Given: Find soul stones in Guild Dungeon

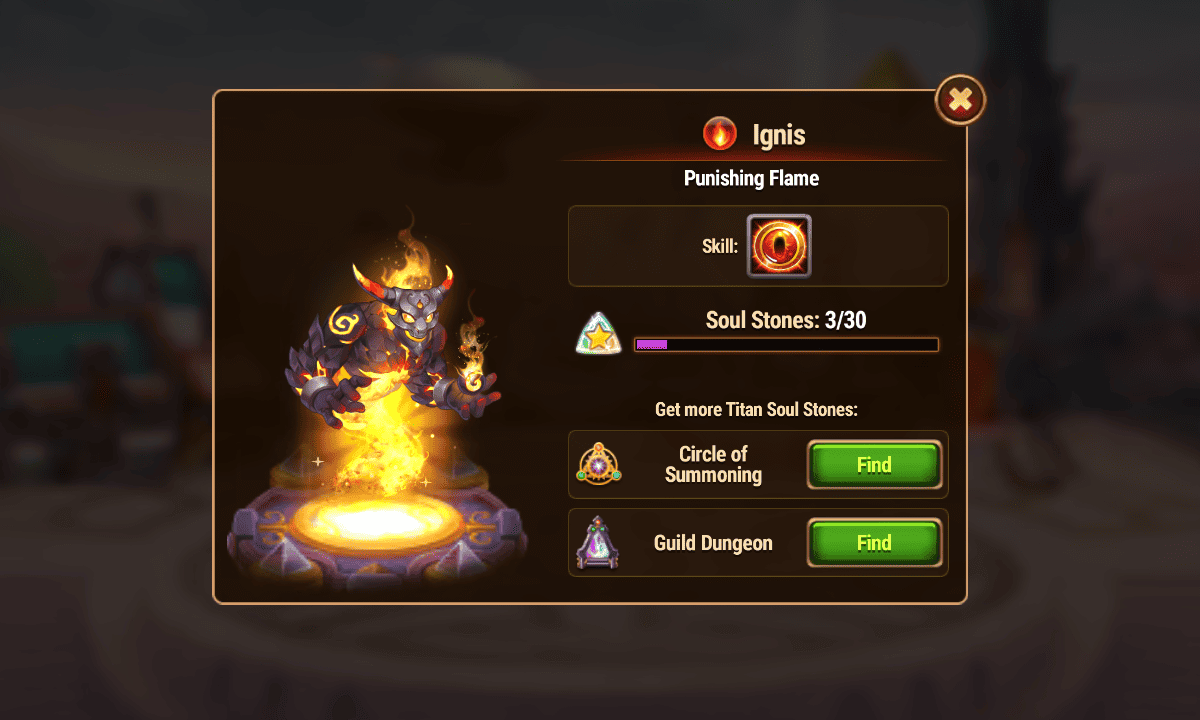Looking at the screenshot, I should coord(874,543).
